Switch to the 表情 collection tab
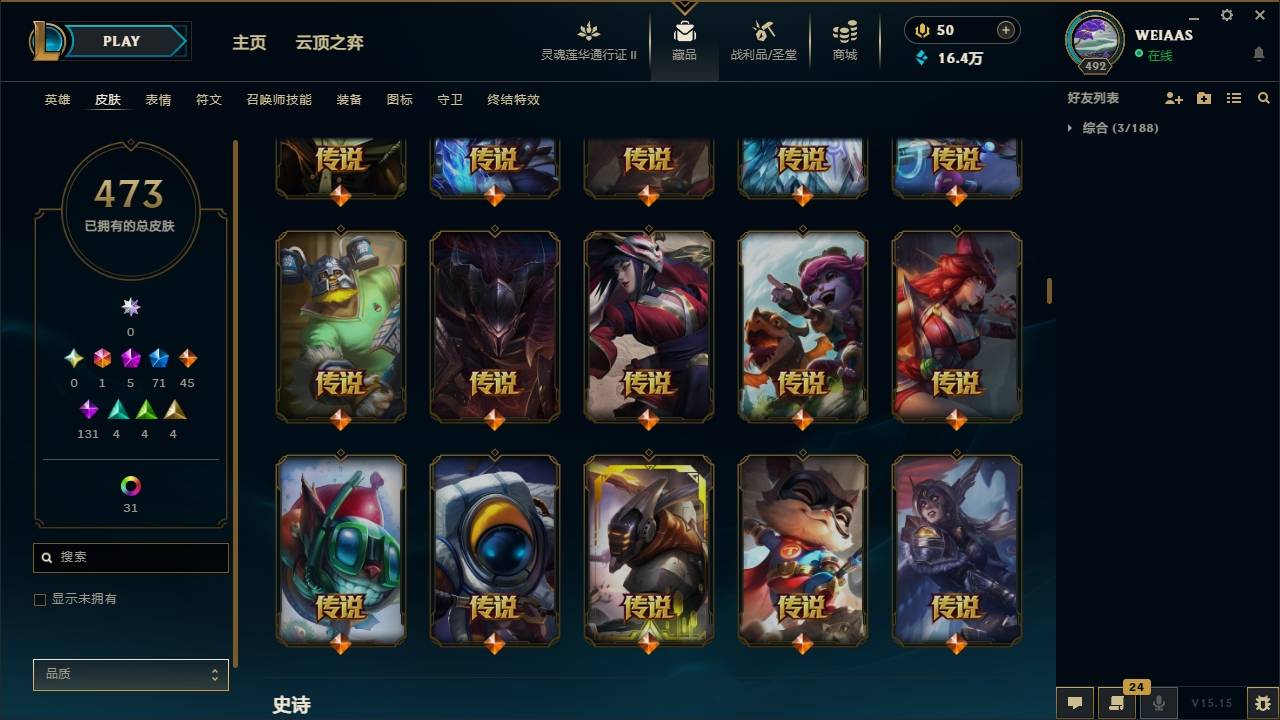The width and height of the screenshot is (1280, 720). click(x=158, y=100)
